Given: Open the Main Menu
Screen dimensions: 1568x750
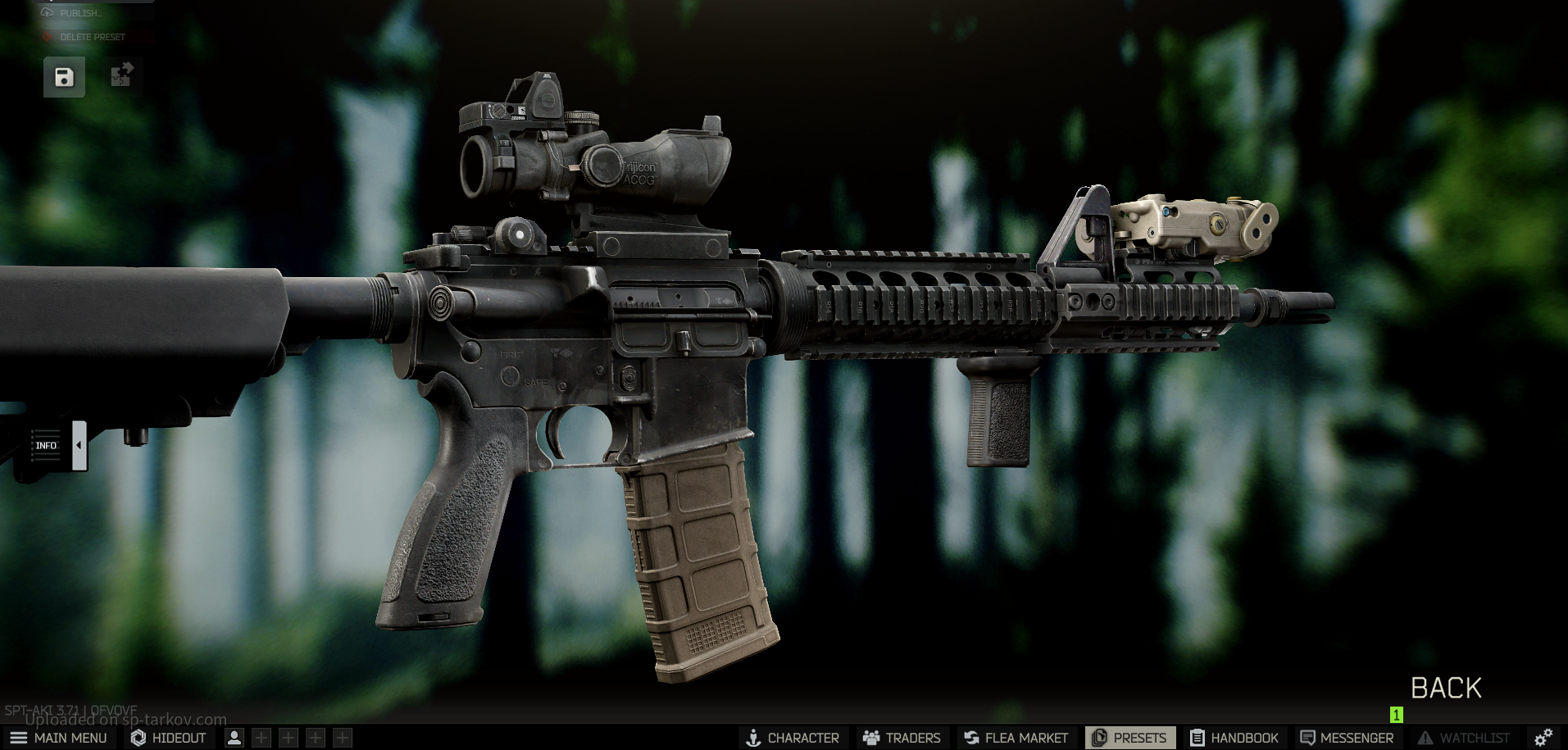Looking at the screenshot, I should pos(59,738).
